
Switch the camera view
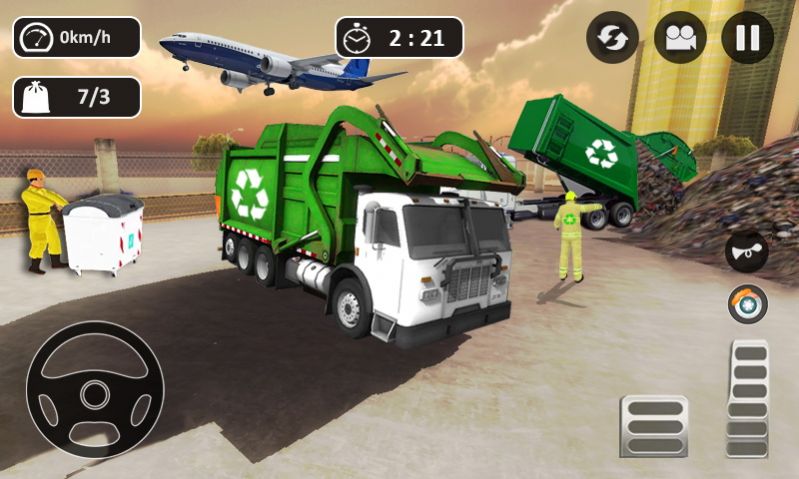680,38
